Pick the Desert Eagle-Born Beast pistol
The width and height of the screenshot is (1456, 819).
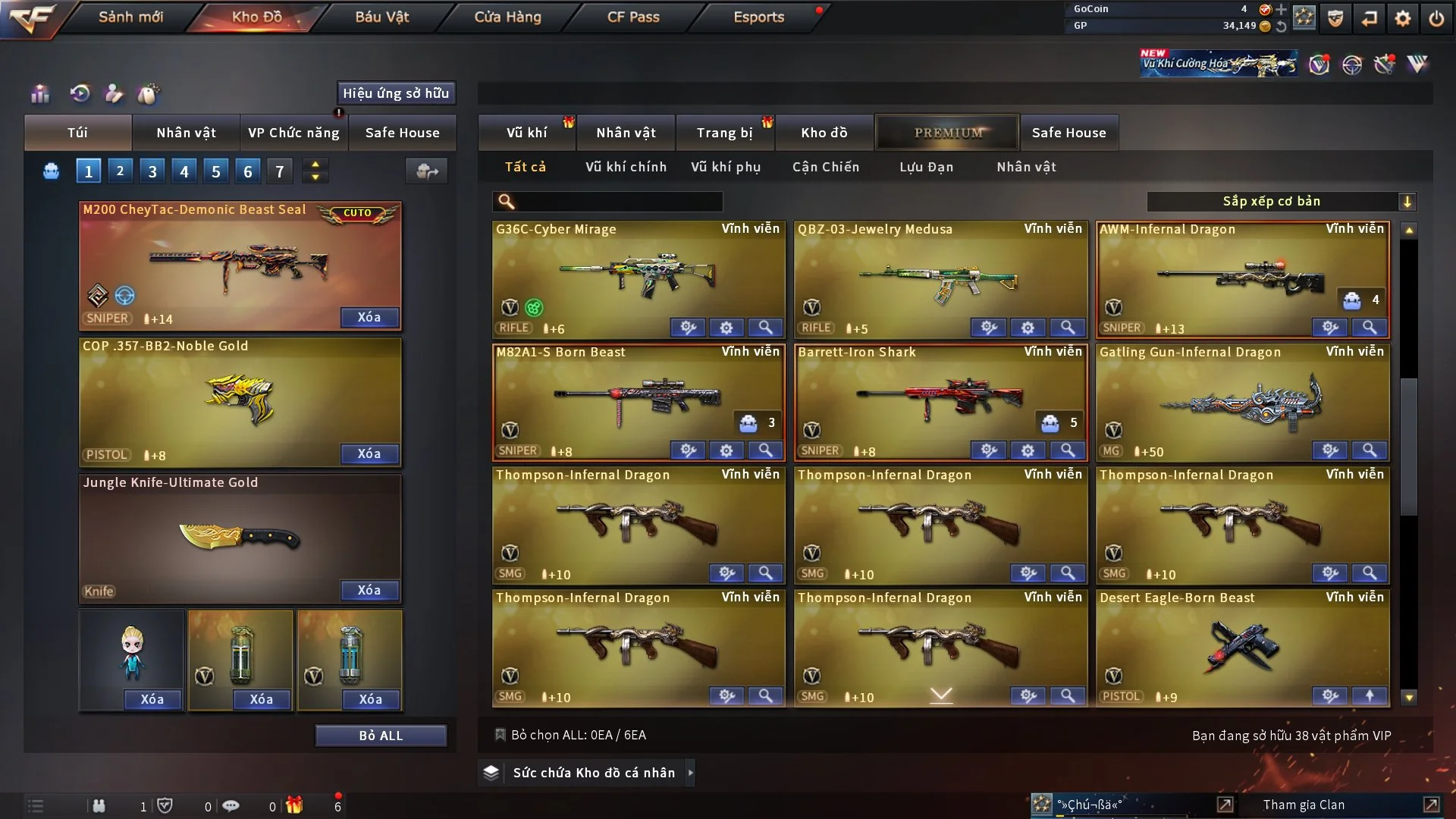click(1242, 646)
